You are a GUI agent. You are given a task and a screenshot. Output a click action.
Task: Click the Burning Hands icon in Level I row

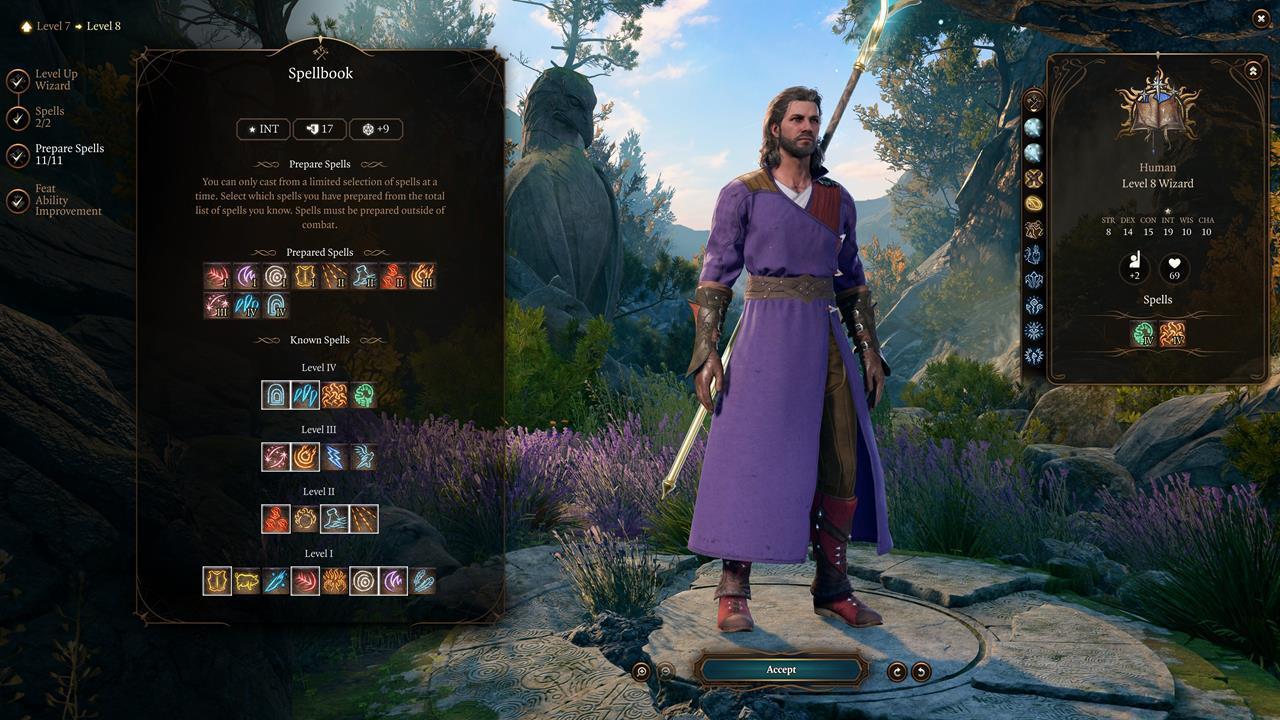click(x=335, y=579)
